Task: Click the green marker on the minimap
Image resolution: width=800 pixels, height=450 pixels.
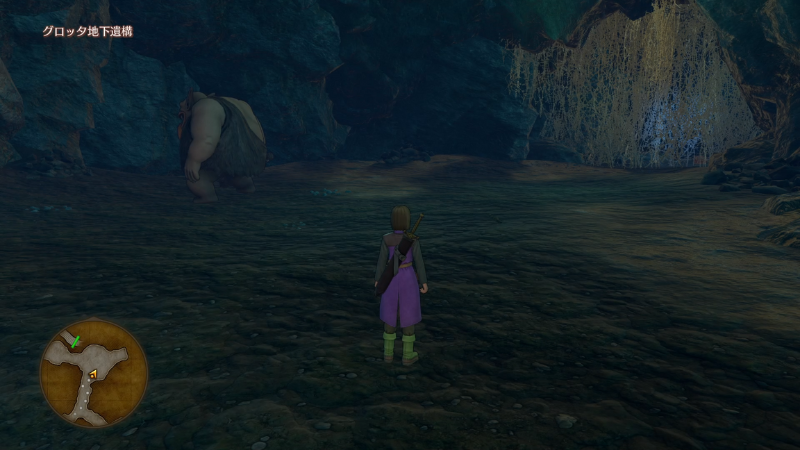Action: 76,342
